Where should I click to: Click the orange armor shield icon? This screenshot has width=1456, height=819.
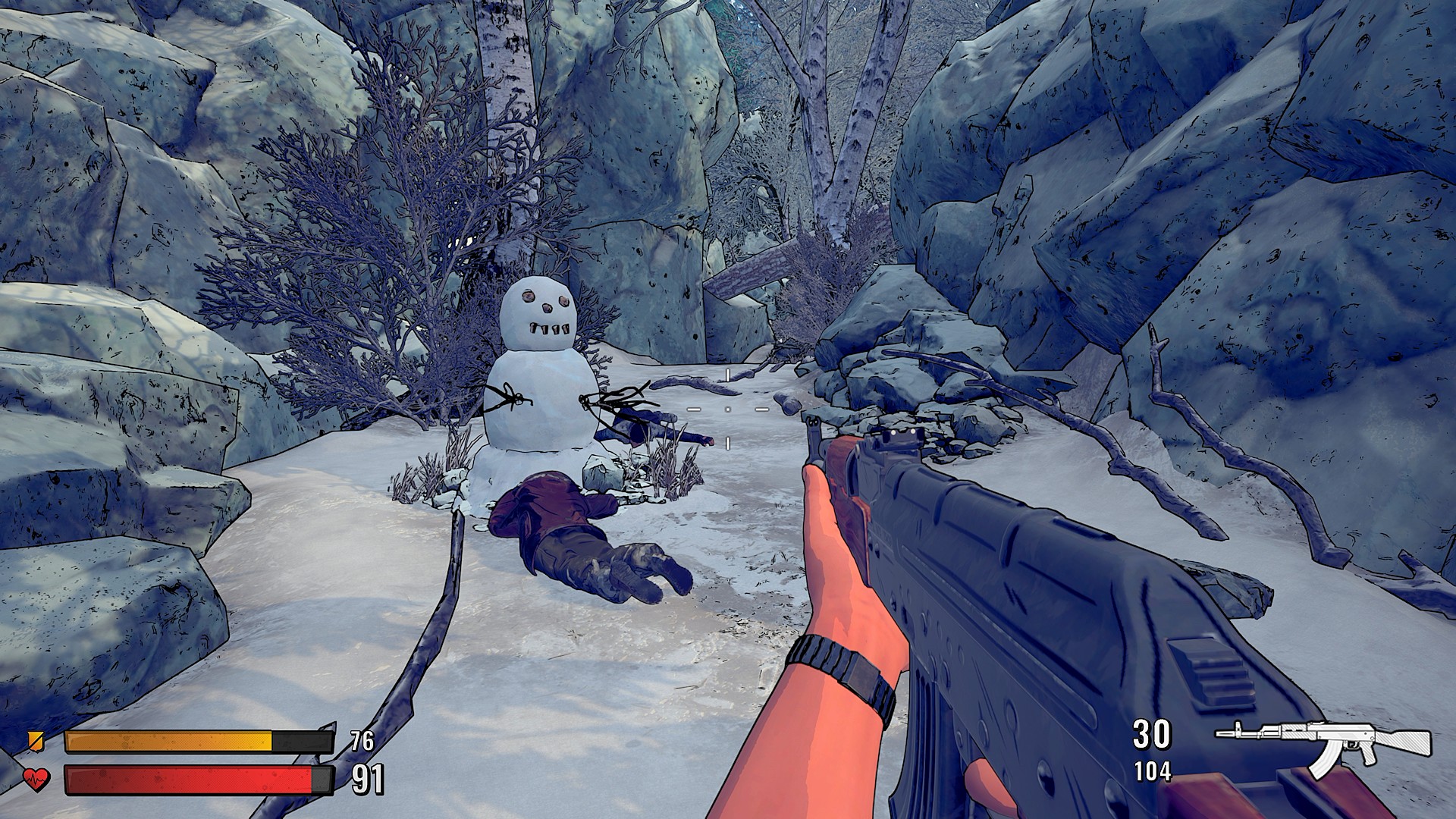point(36,741)
